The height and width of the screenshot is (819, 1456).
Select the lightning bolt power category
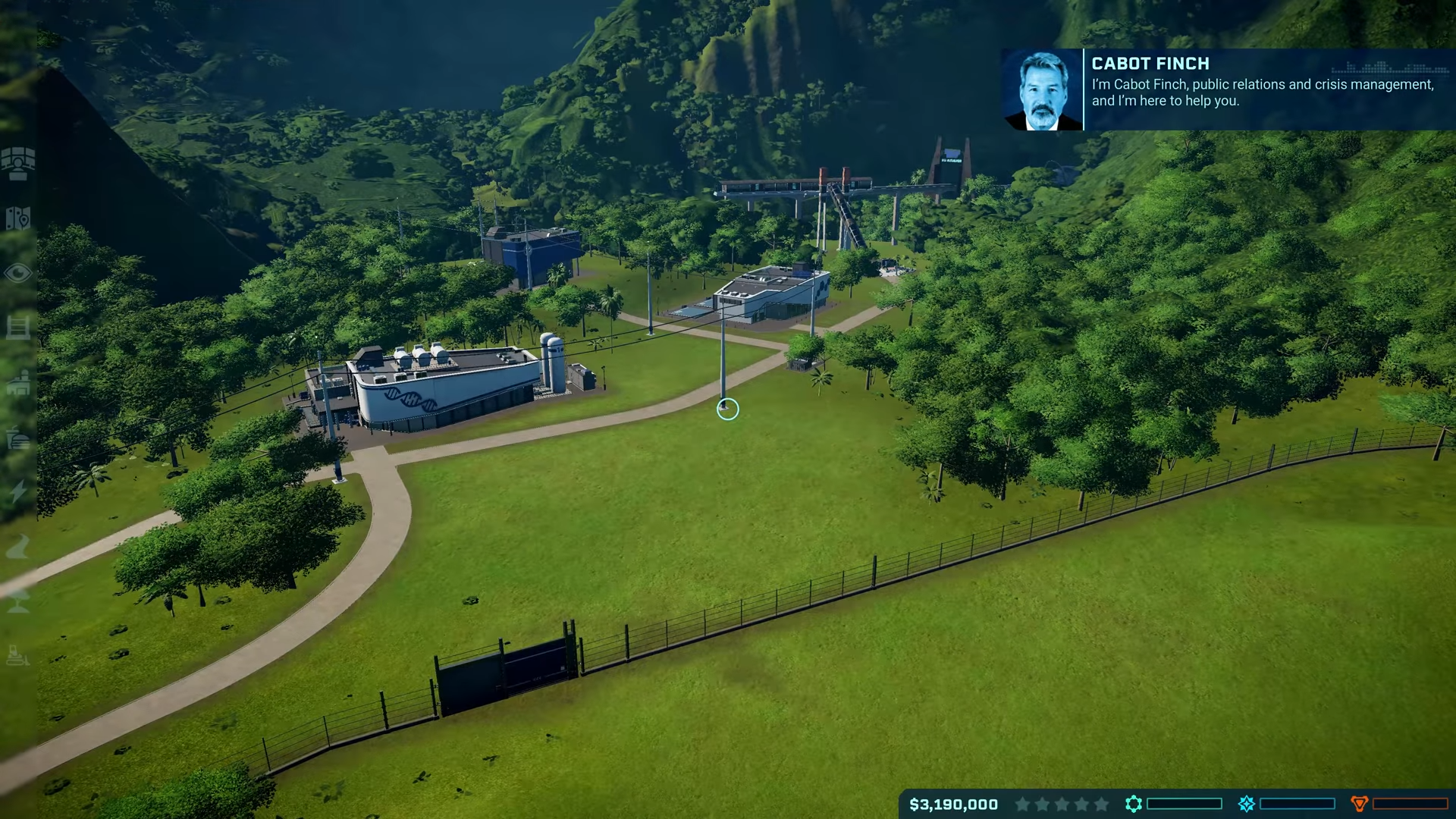(x=18, y=491)
